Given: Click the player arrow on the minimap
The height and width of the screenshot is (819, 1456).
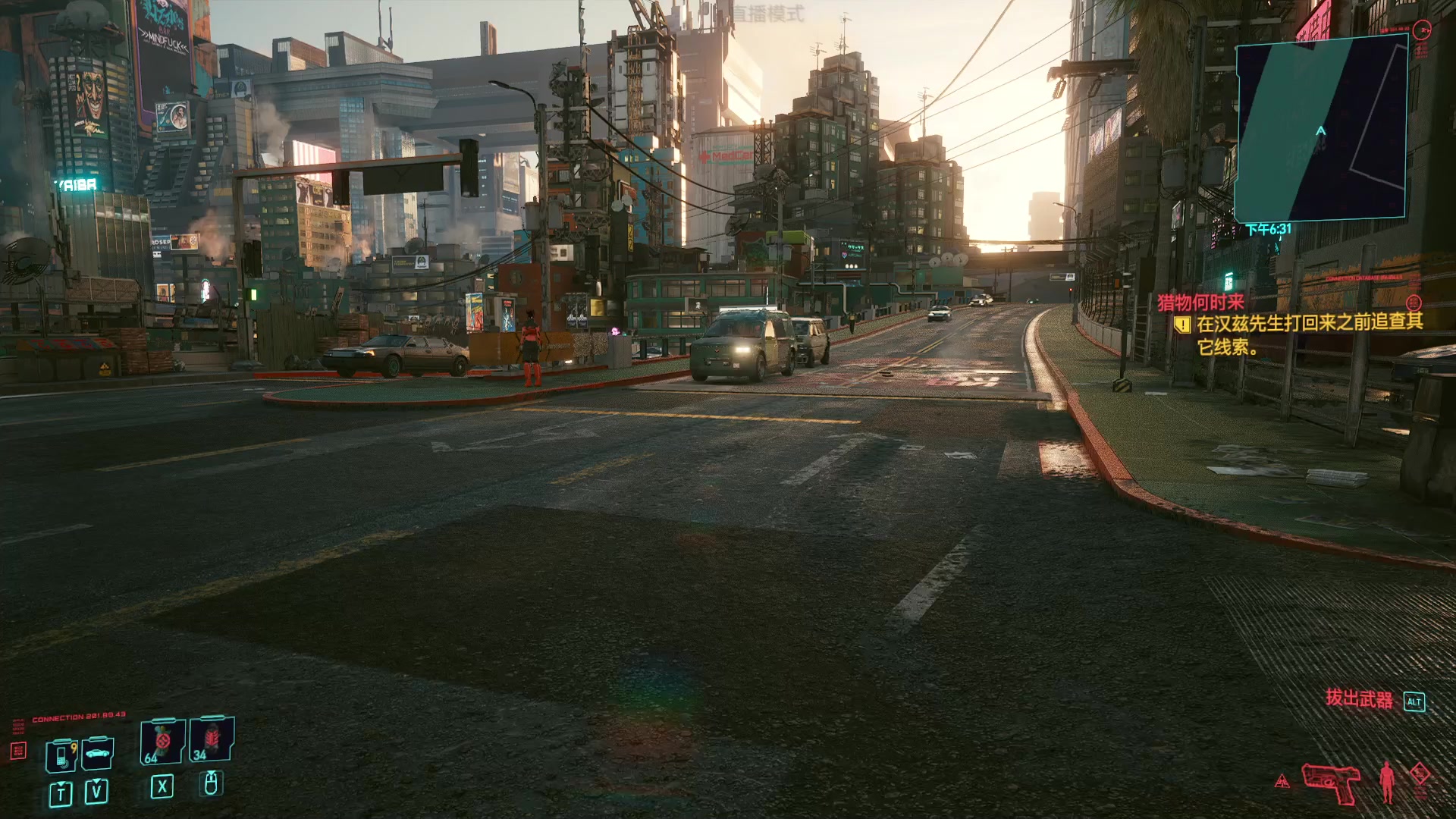Looking at the screenshot, I should pos(1321,131).
